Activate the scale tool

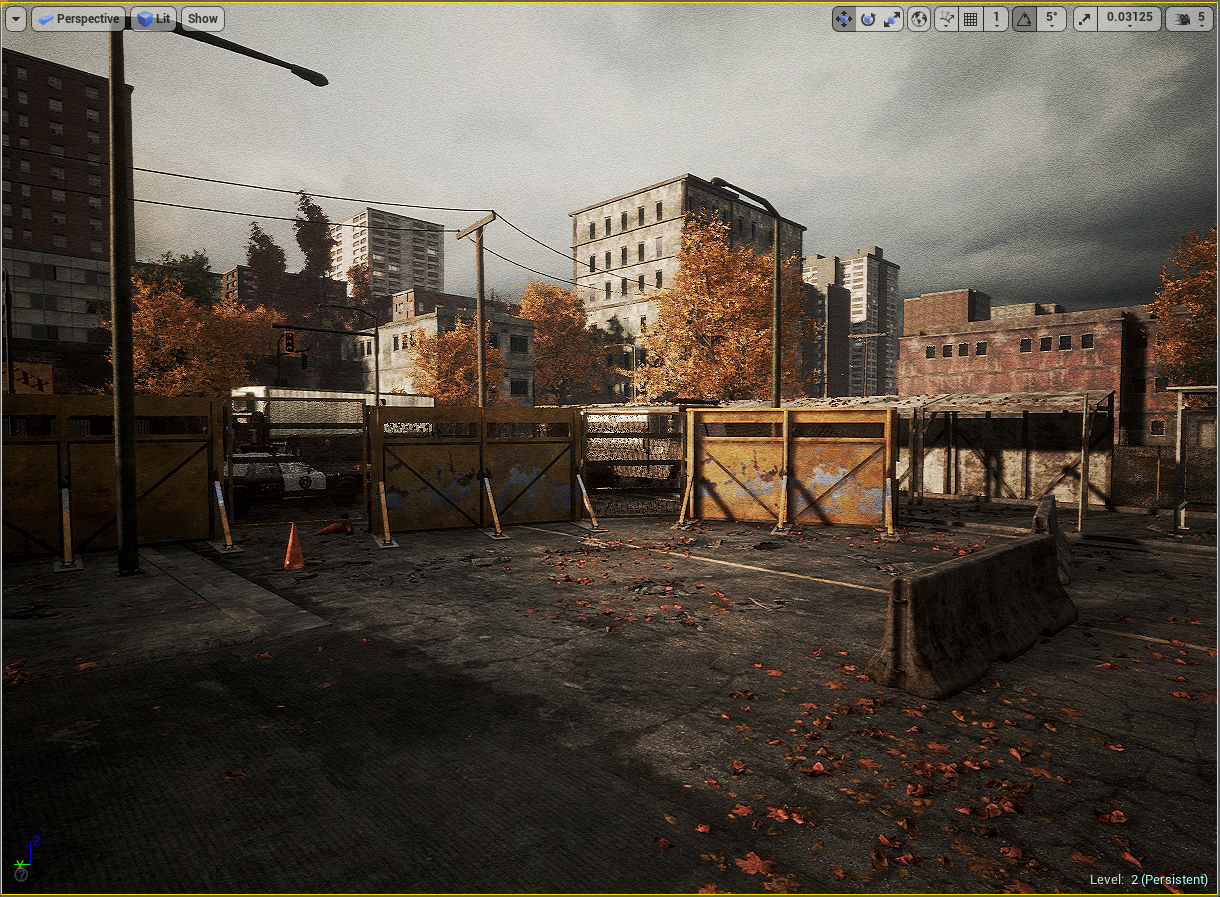[x=891, y=19]
